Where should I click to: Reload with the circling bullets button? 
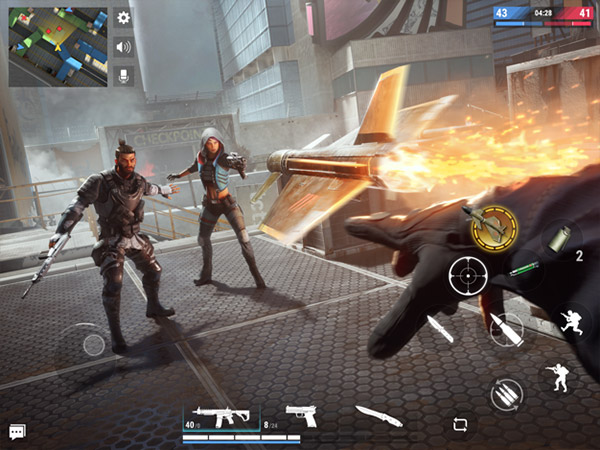pos(507,393)
